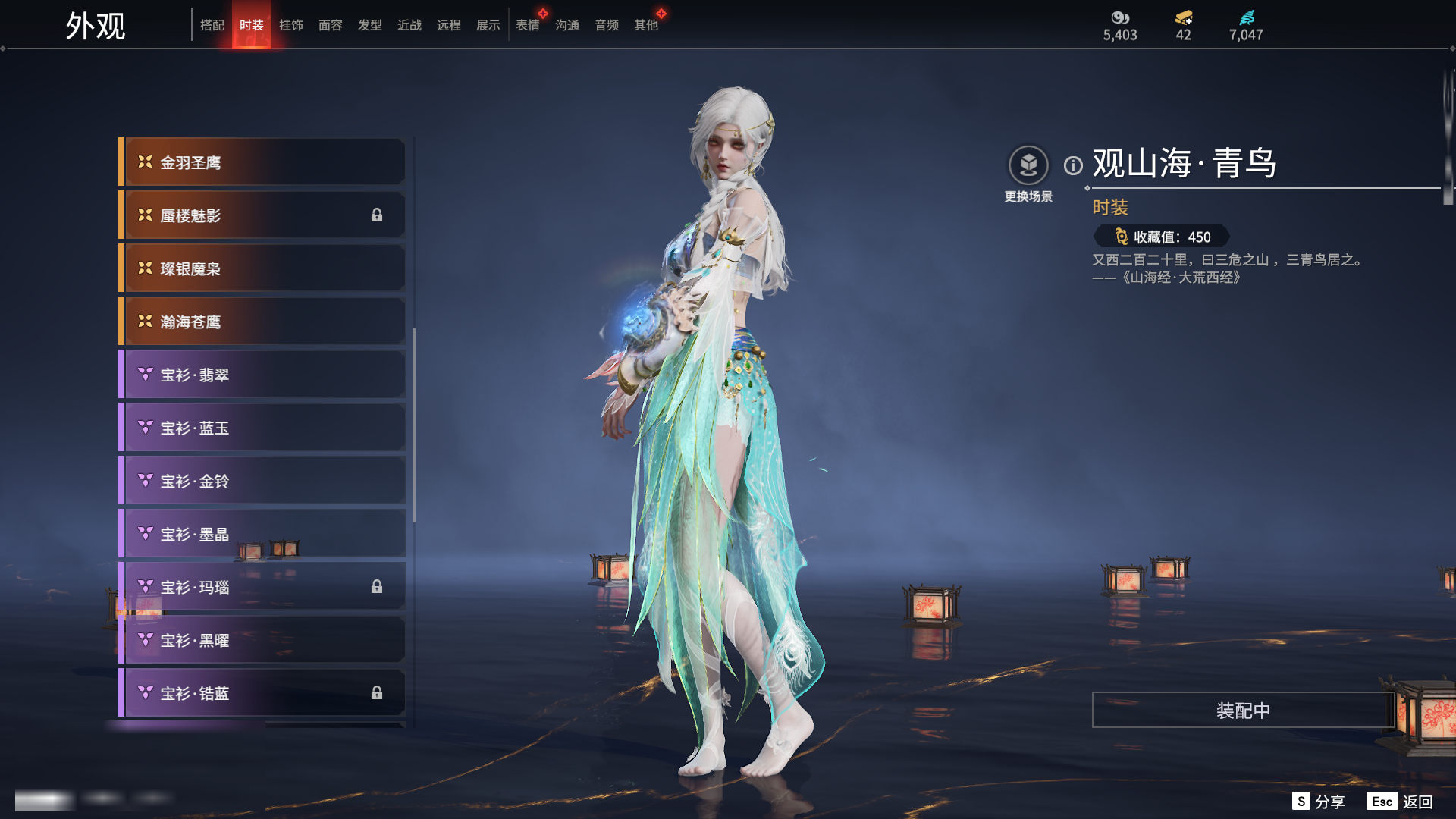The width and height of the screenshot is (1456, 819).
Task: Select the 宝衫·蓝玉 outfit row
Action: [x=262, y=428]
